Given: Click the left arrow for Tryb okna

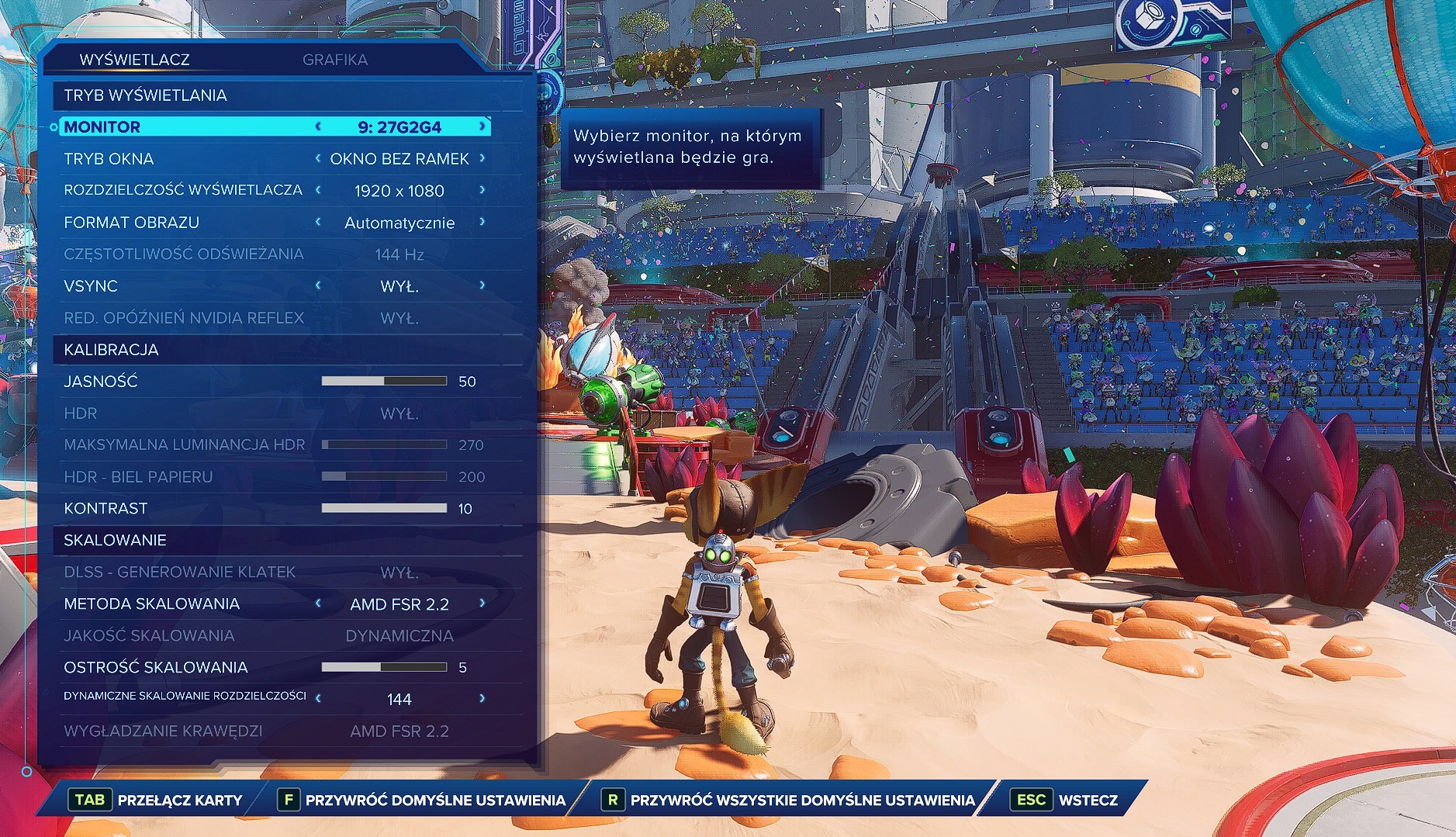Looking at the screenshot, I should pyautogui.click(x=318, y=158).
